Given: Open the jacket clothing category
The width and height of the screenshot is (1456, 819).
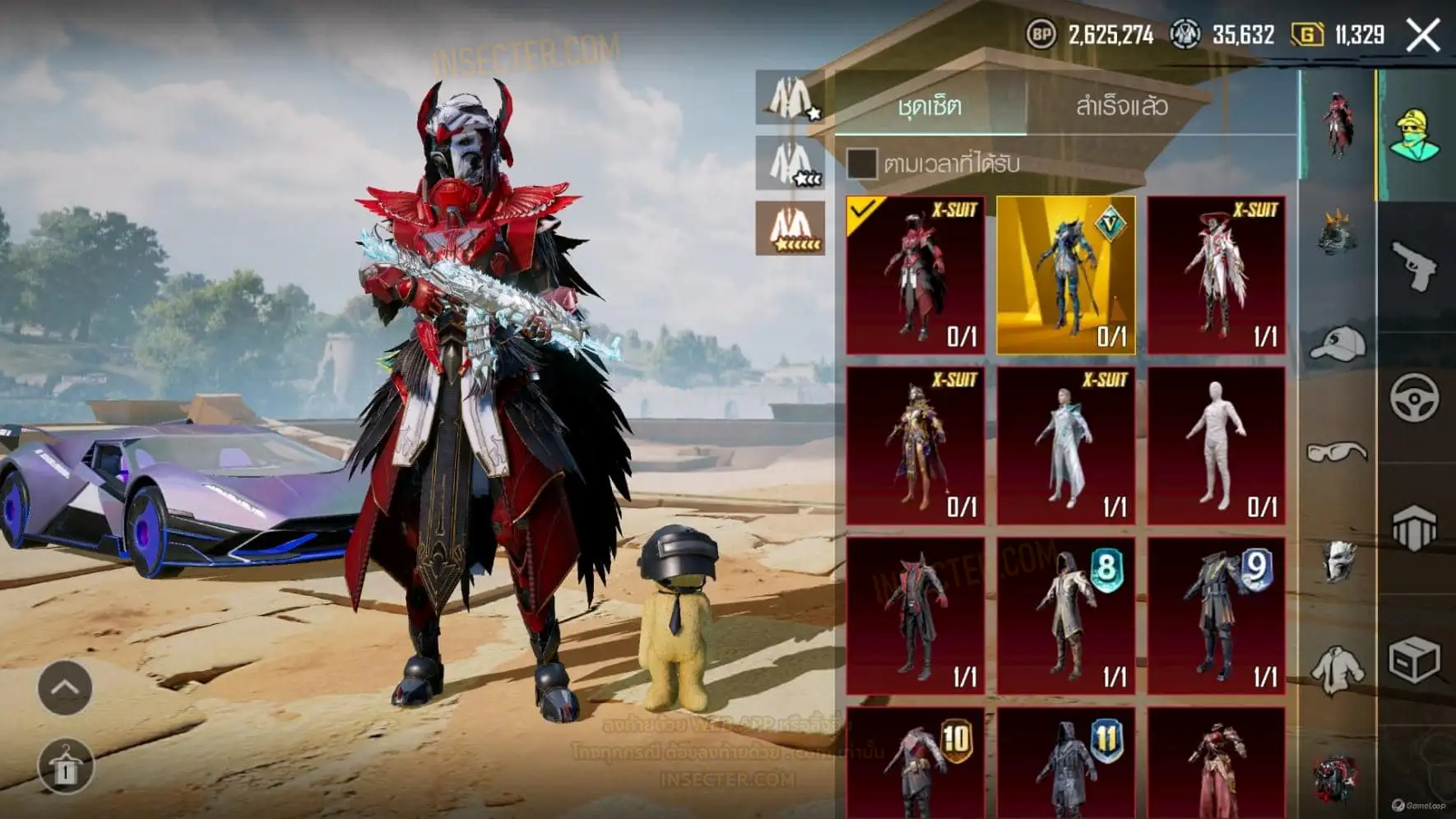Looking at the screenshot, I should 1337,670.
